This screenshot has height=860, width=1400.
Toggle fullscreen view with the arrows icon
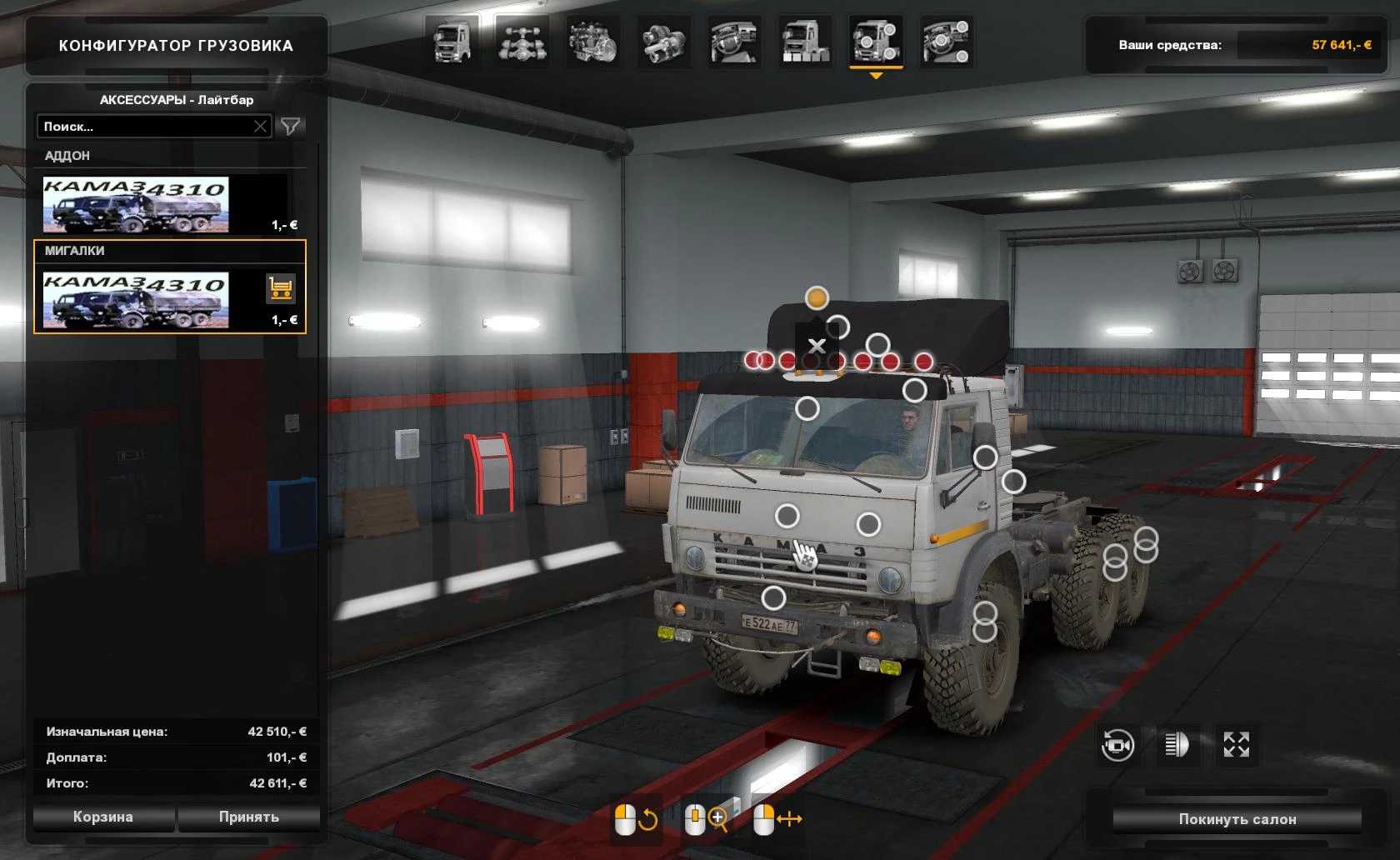pyautogui.click(x=1236, y=744)
